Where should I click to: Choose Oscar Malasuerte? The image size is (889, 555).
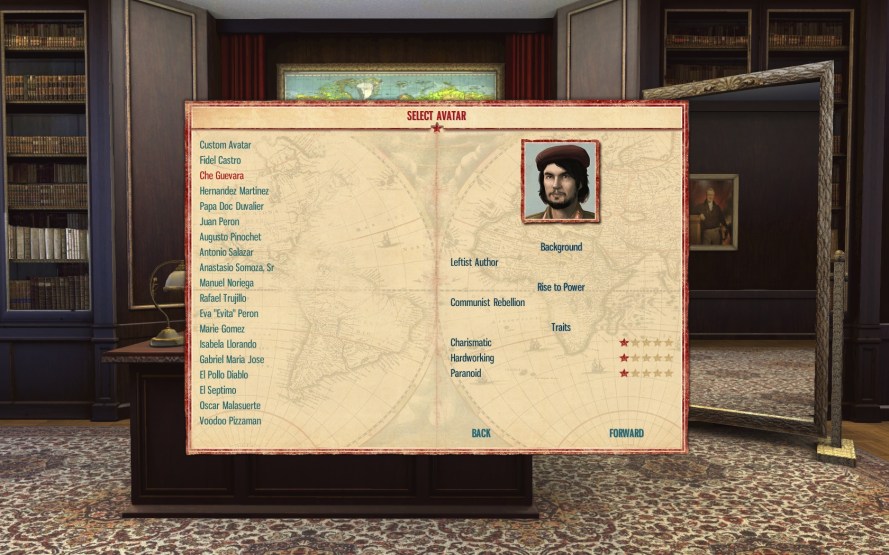click(x=230, y=405)
